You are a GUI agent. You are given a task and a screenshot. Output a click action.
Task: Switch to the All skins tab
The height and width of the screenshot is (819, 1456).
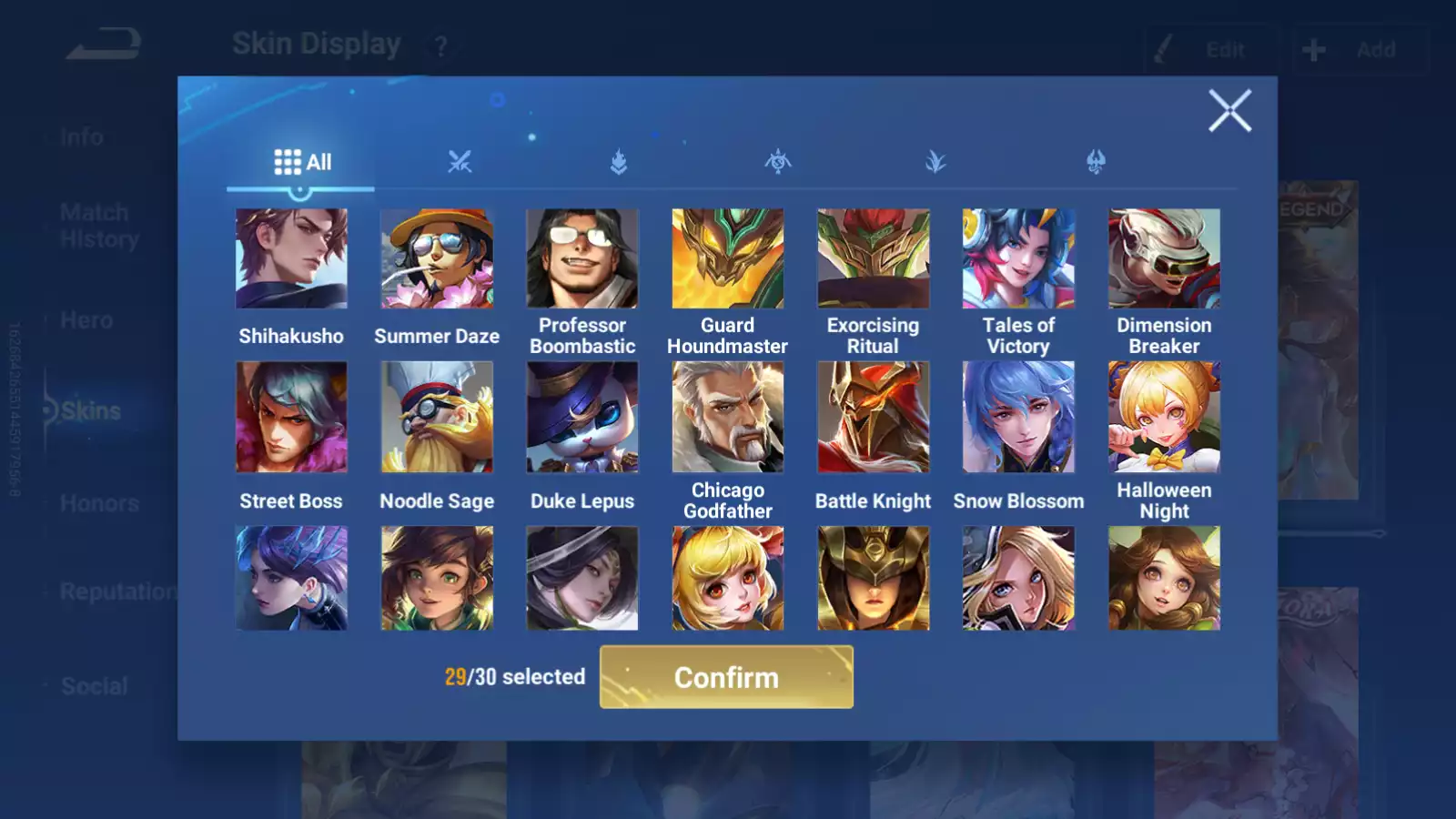pos(302,161)
